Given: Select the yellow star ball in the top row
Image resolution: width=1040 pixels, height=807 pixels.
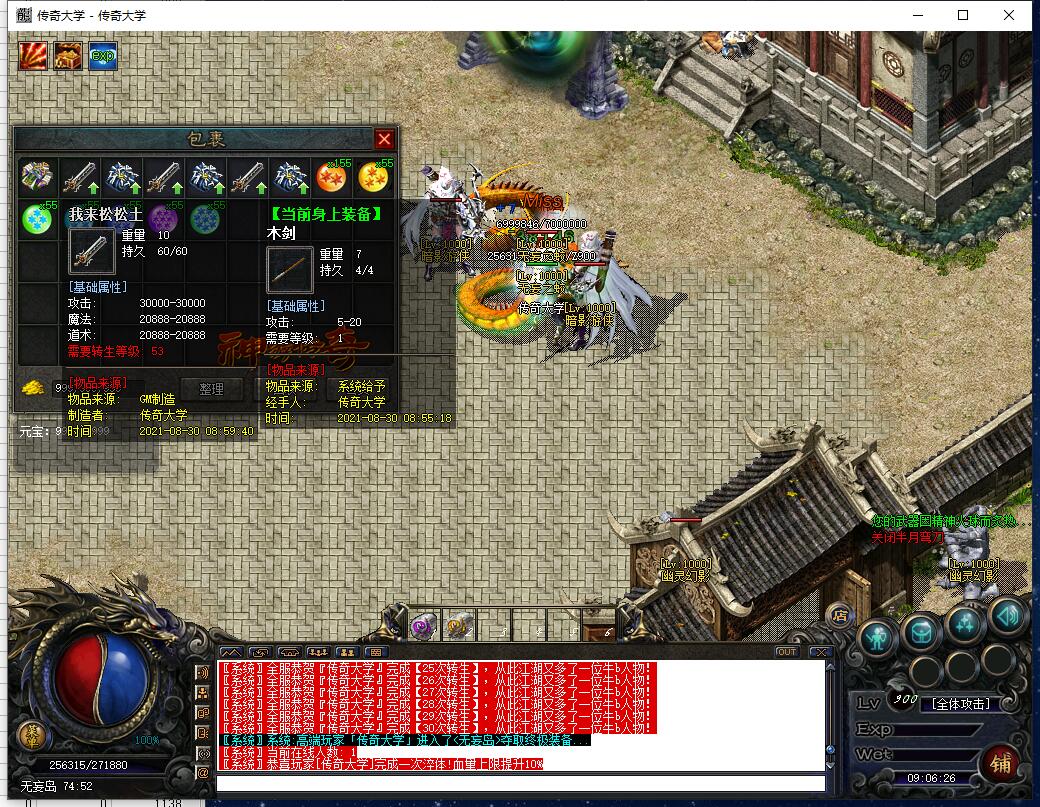Looking at the screenshot, I should point(375,177).
